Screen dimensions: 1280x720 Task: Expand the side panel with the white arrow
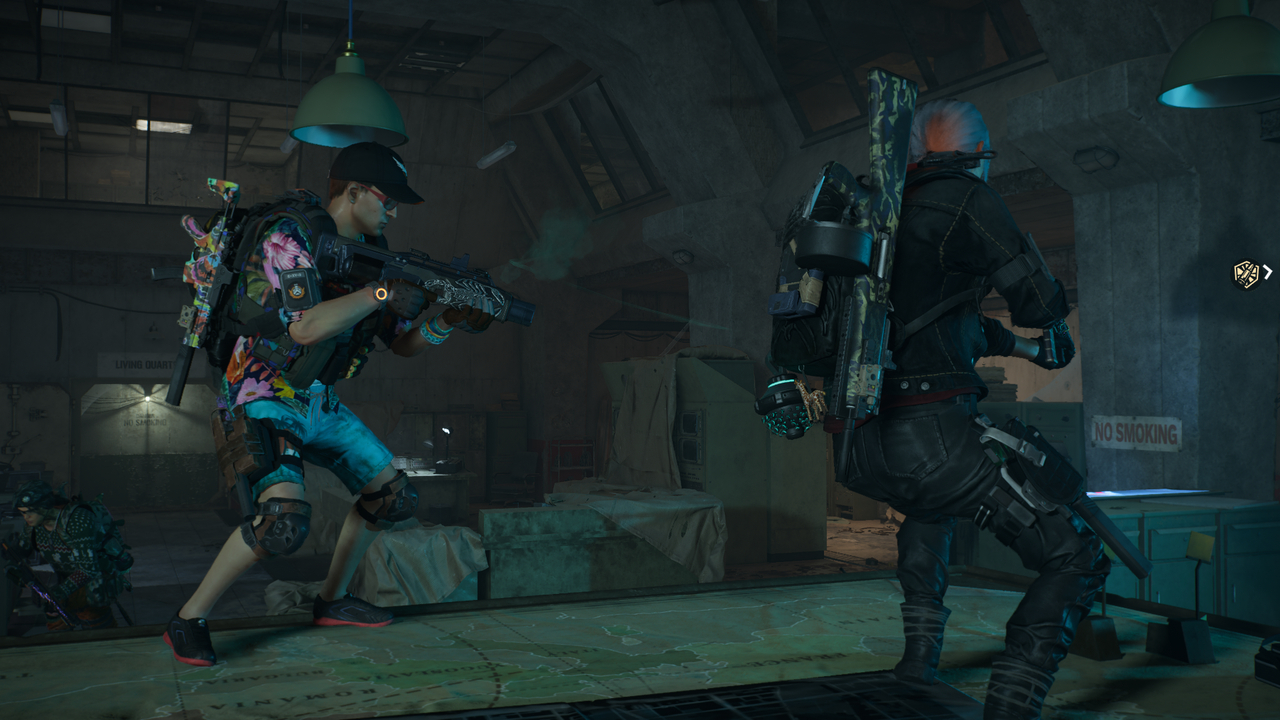click(x=1268, y=272)
